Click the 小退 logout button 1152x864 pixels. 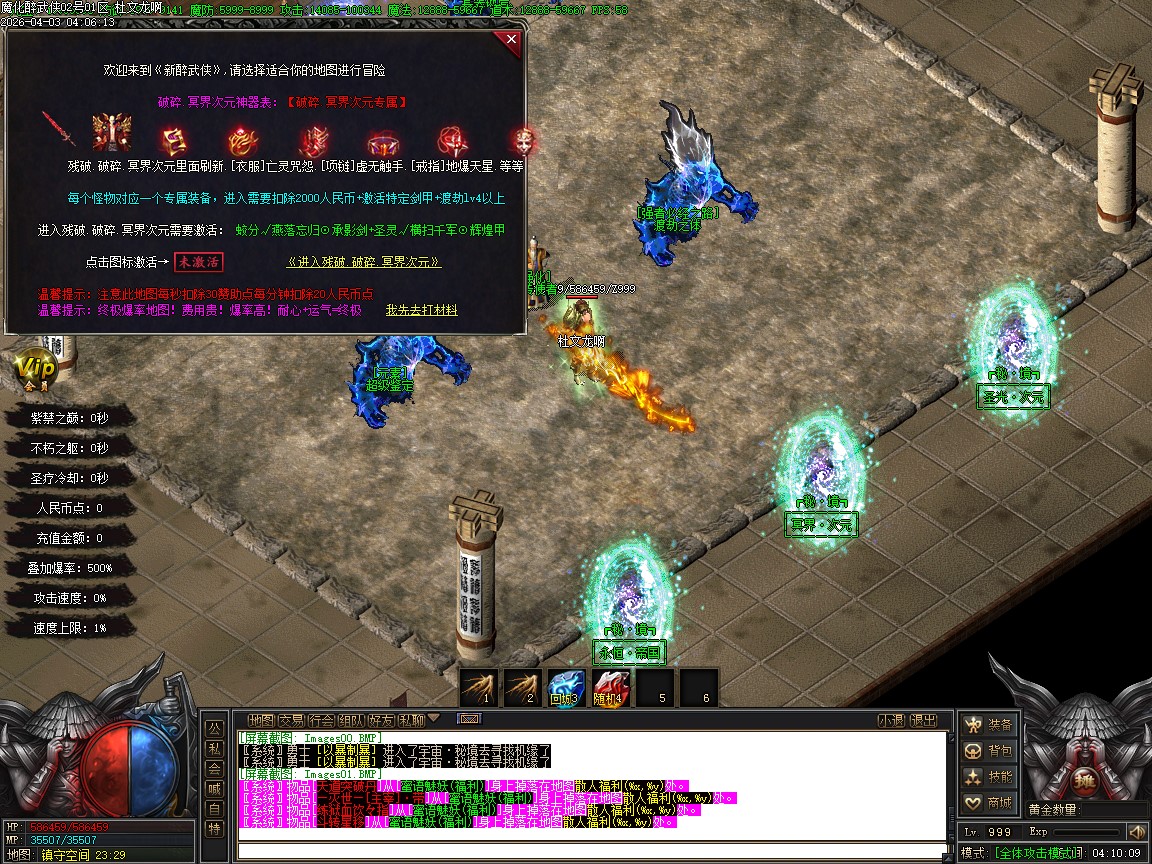tap(891, 720)
